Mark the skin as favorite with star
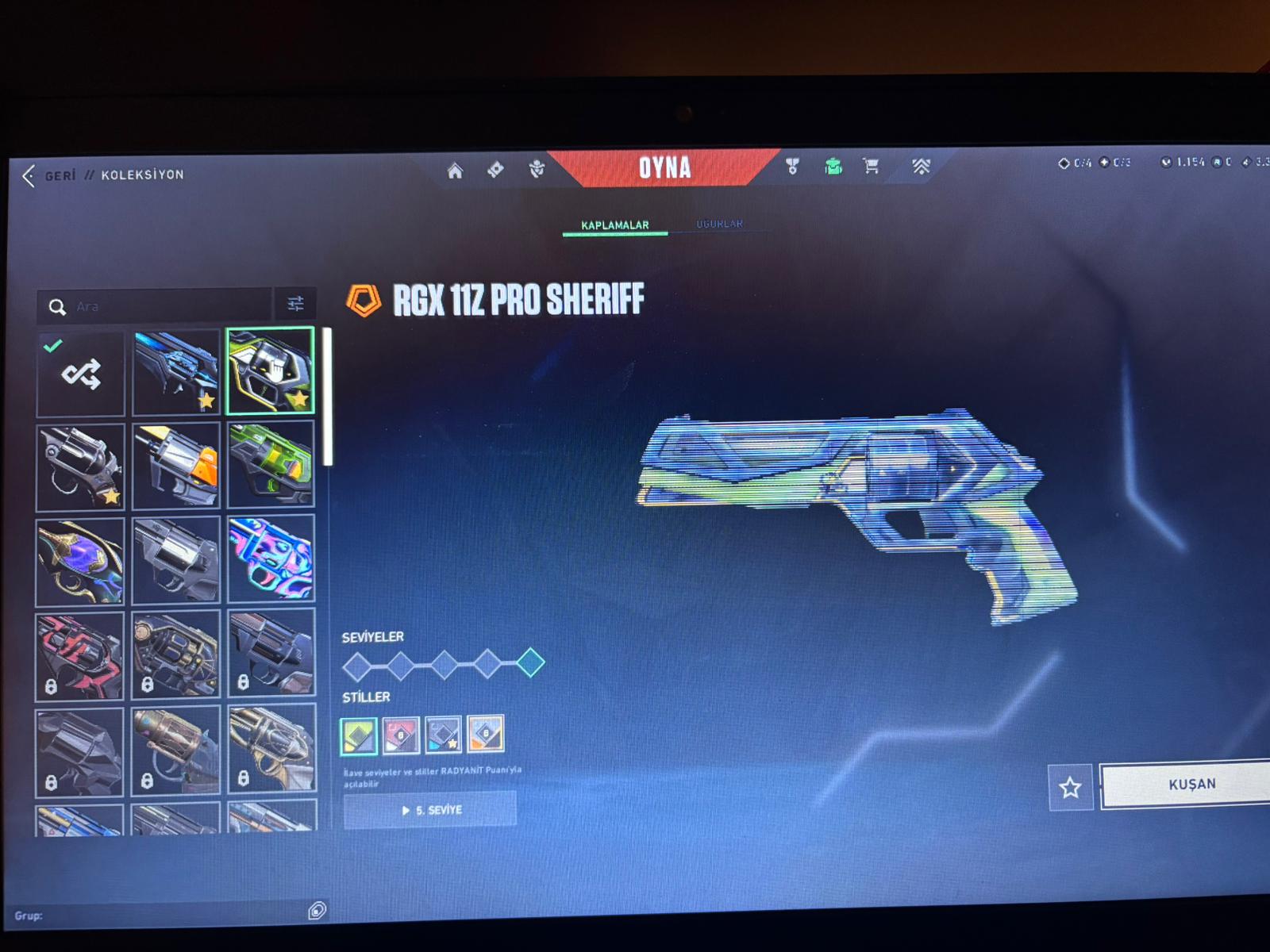Screen dimensions: 1270x952 1070,787
